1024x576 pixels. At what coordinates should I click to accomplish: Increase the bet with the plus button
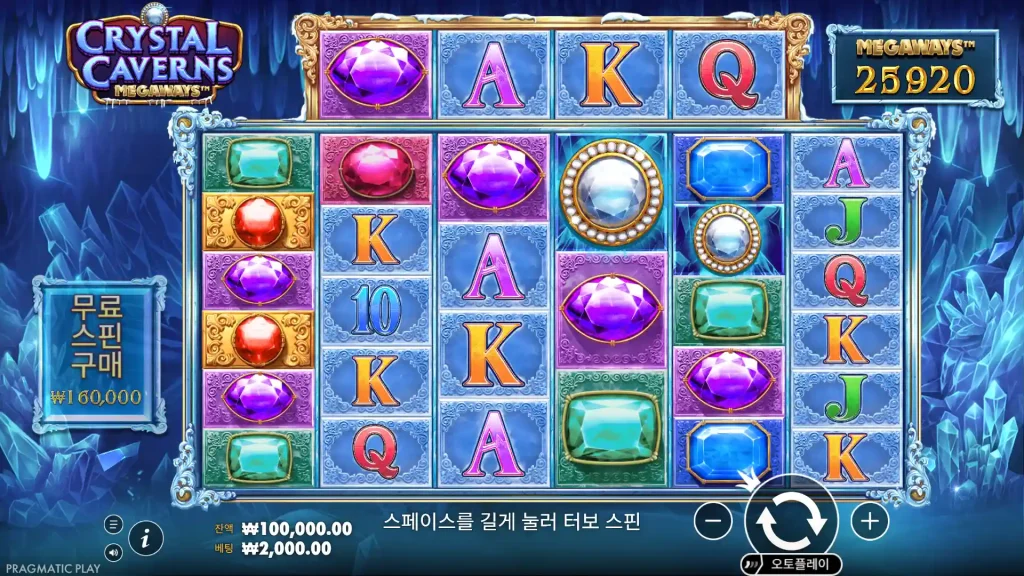pos(869,521)
